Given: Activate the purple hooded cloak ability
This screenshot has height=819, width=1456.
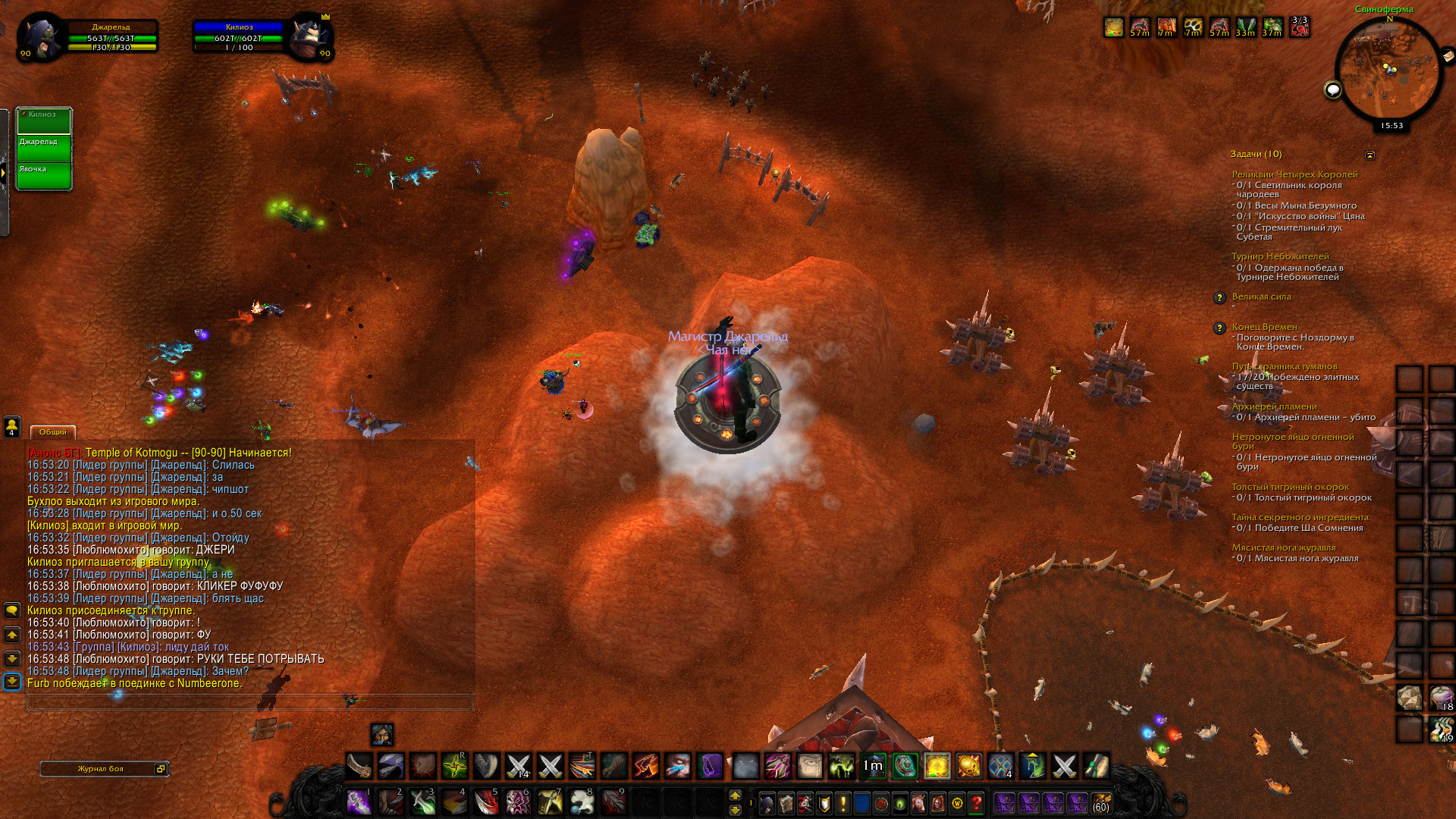Looking at the screenshot, I should click(x=711, y=766).
